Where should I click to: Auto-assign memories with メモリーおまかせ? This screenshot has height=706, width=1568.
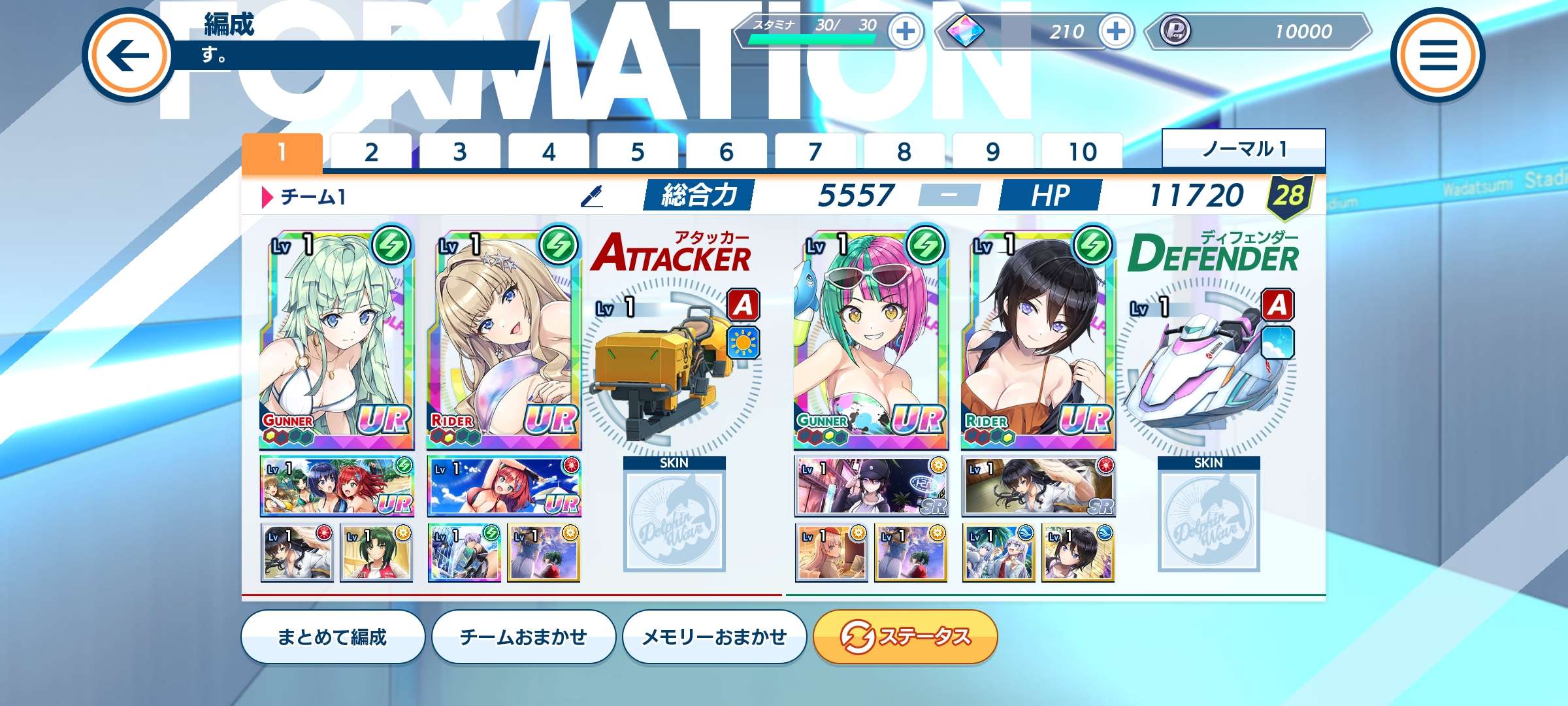[714, 637]
